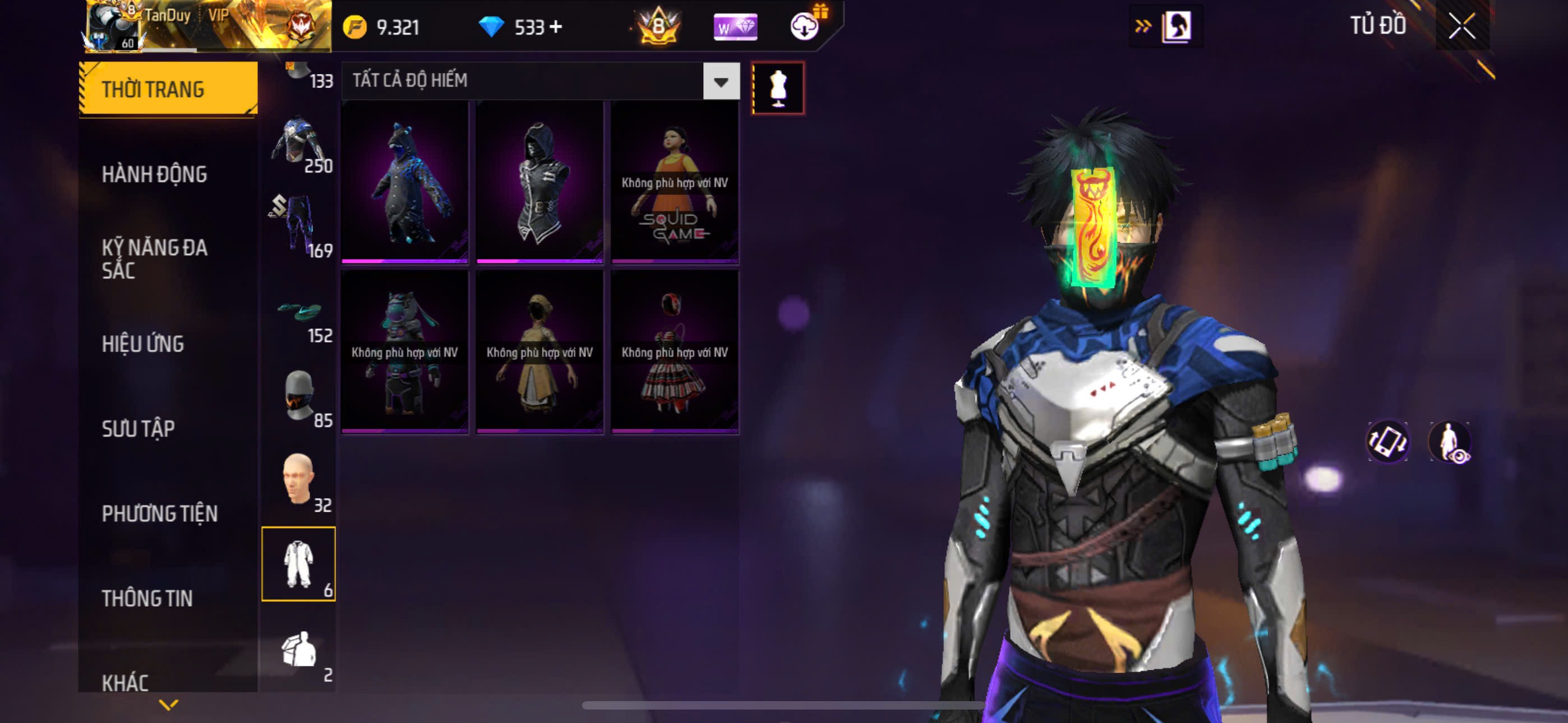Add more diamonds with the plus button
This screenshot has height=723, width=1568.
[556, 27]
